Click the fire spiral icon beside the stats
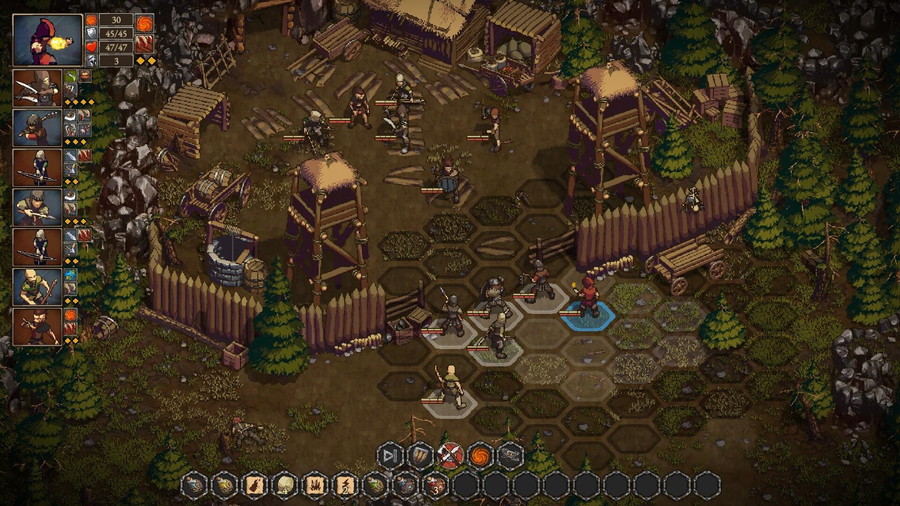900x506 pixels. (x=145, y=20)
